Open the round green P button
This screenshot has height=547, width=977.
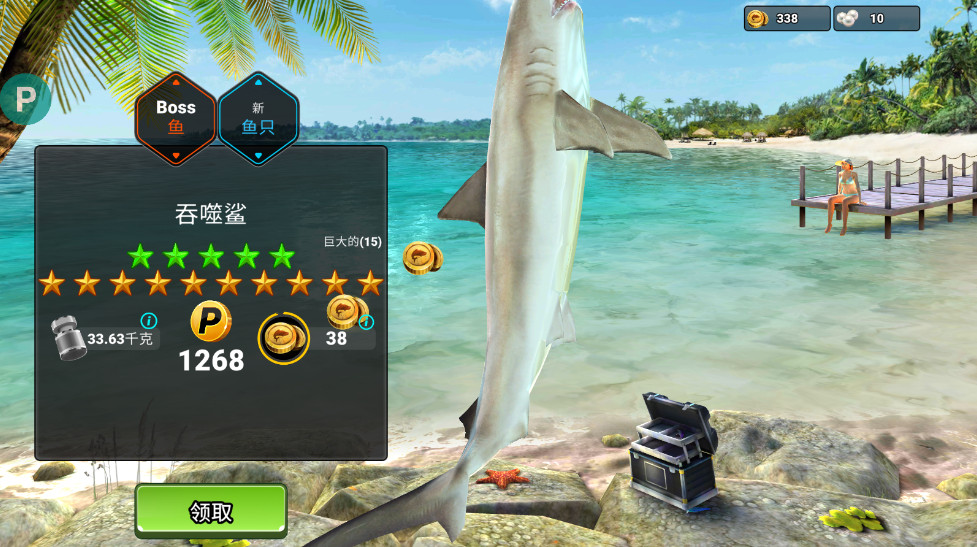[24, 100]
